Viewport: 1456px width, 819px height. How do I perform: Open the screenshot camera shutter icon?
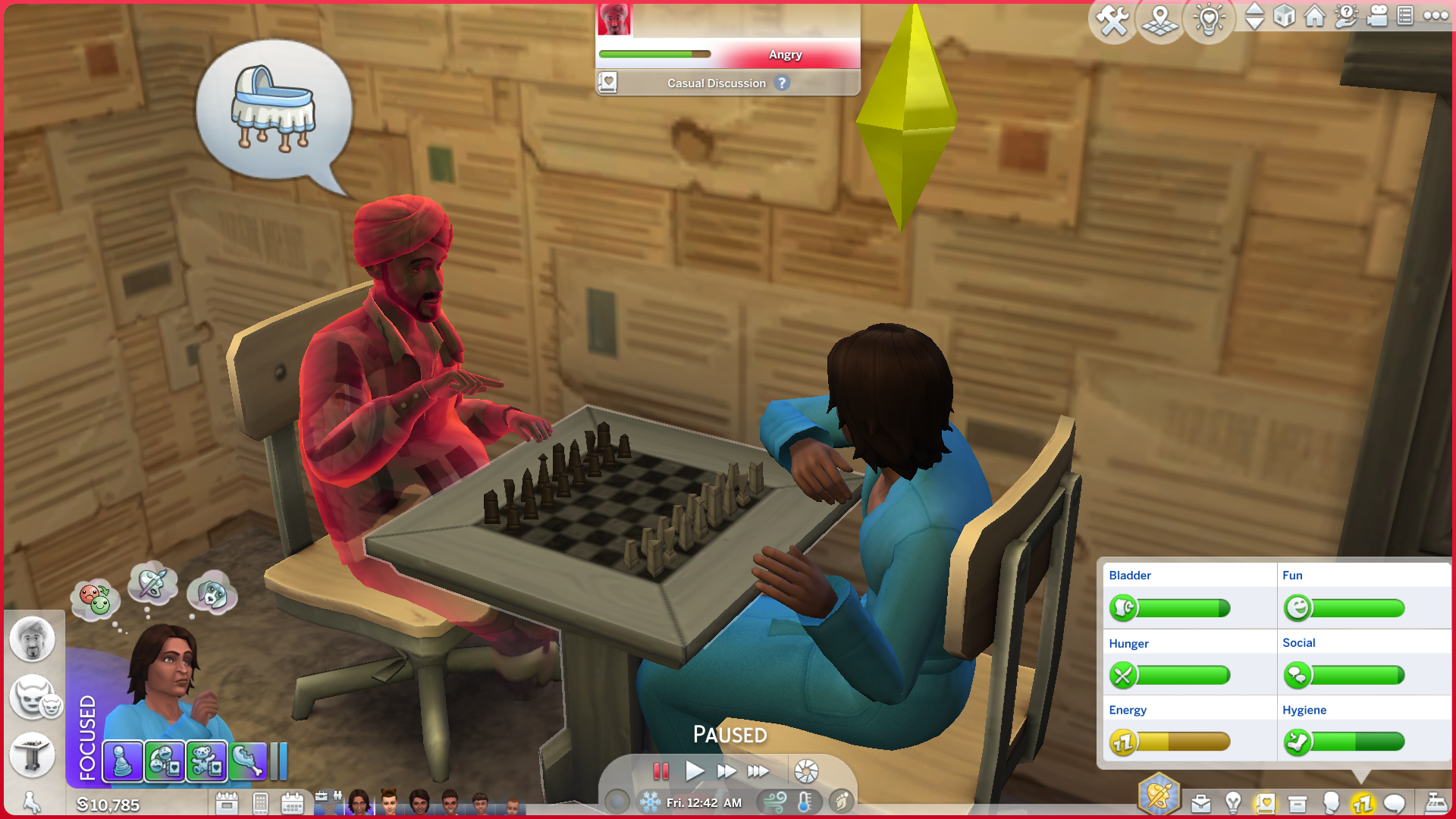[806, 771]
